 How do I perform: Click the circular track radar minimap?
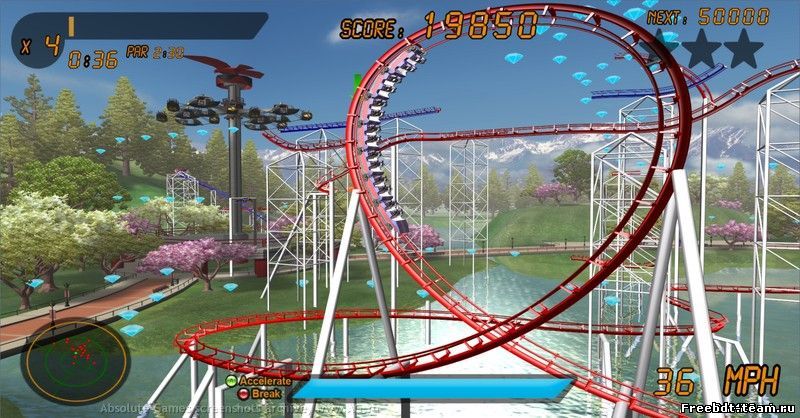tap(76, 360)
